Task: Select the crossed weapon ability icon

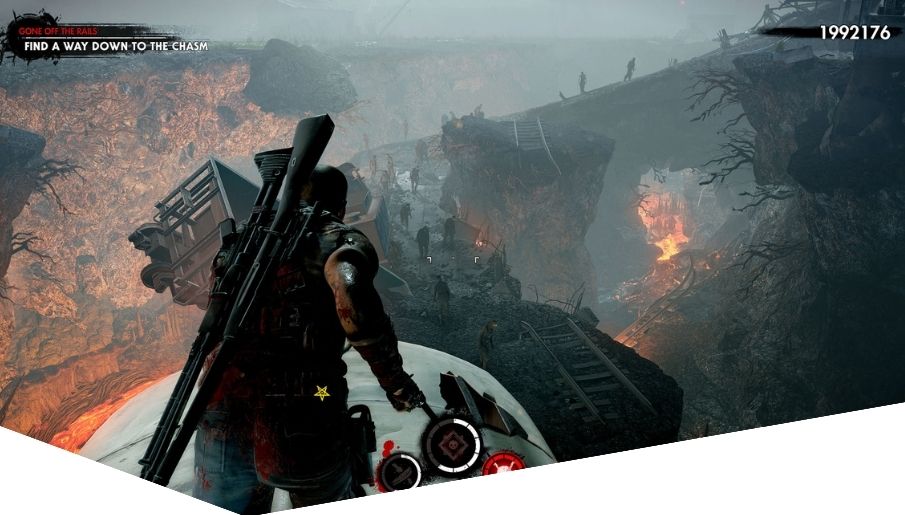Action: (401, 470)
